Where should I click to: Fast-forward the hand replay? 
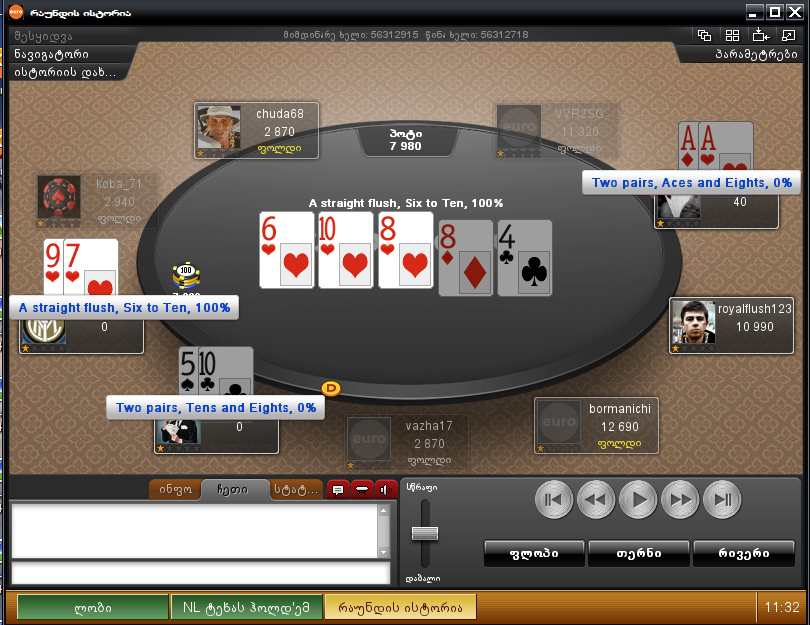click(x=679, y=499)
